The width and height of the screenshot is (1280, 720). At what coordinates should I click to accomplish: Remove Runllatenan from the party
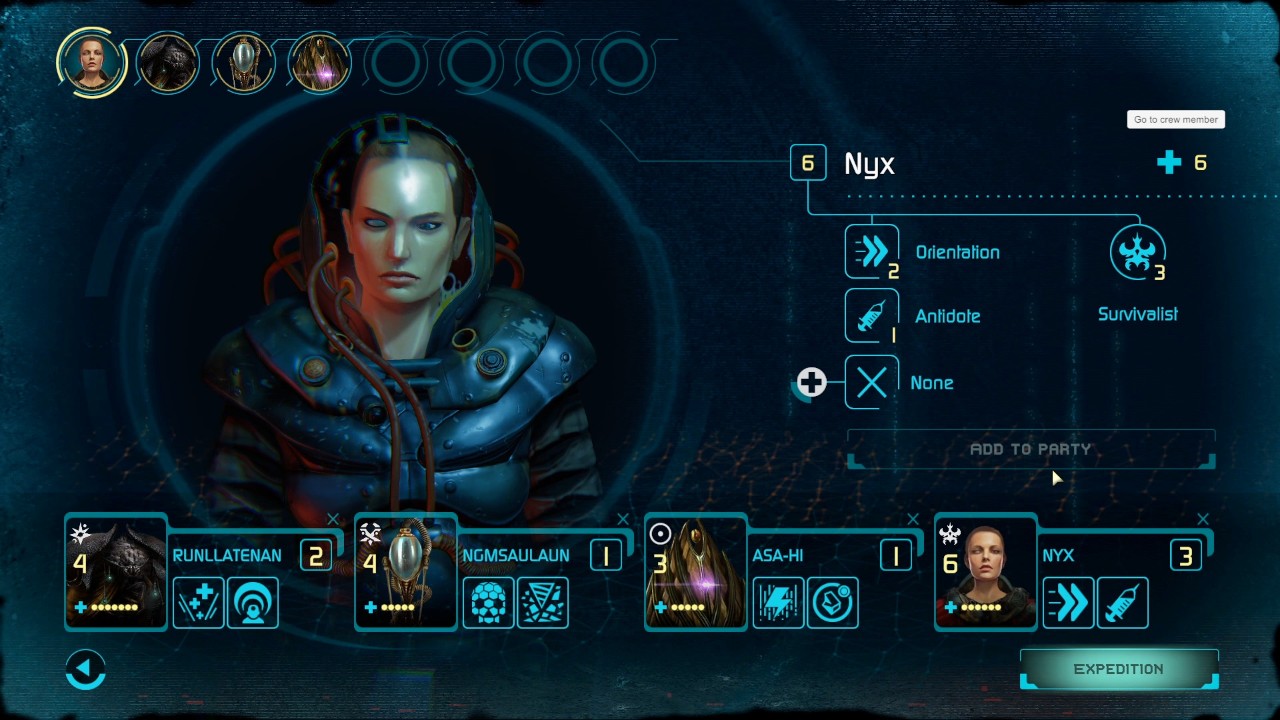click(333, 519)
